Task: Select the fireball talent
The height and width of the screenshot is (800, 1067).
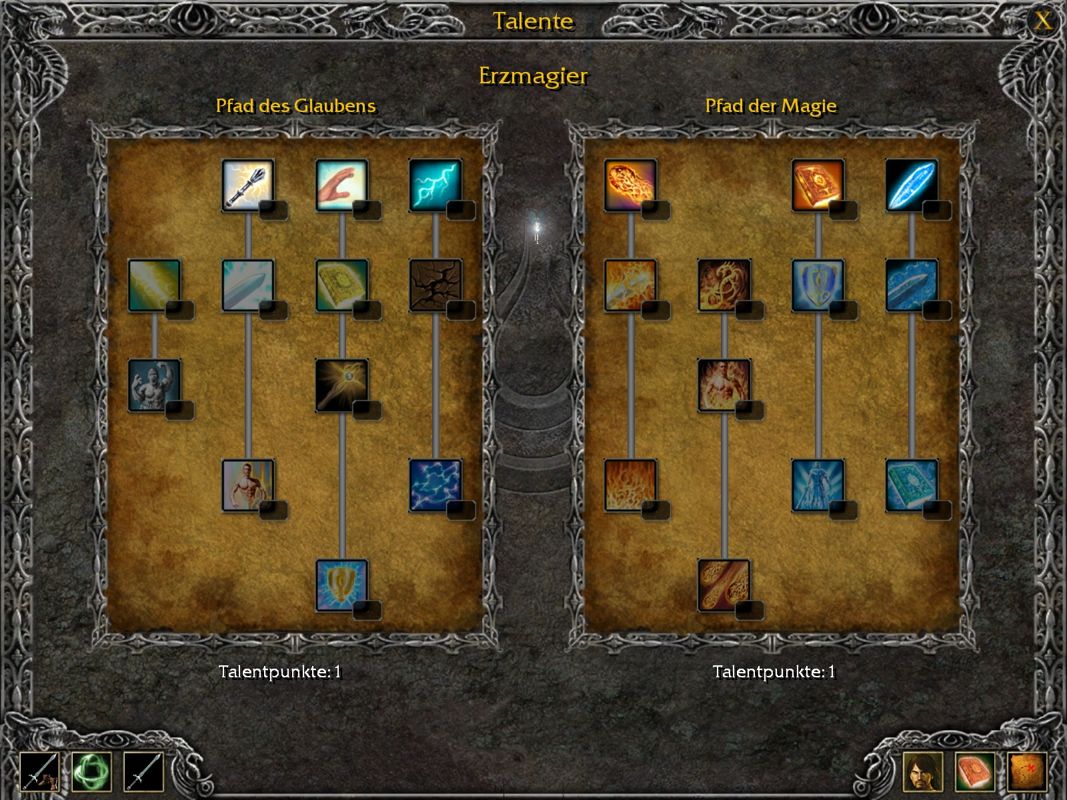Action: pyautogui.click(x=630, y=185)
